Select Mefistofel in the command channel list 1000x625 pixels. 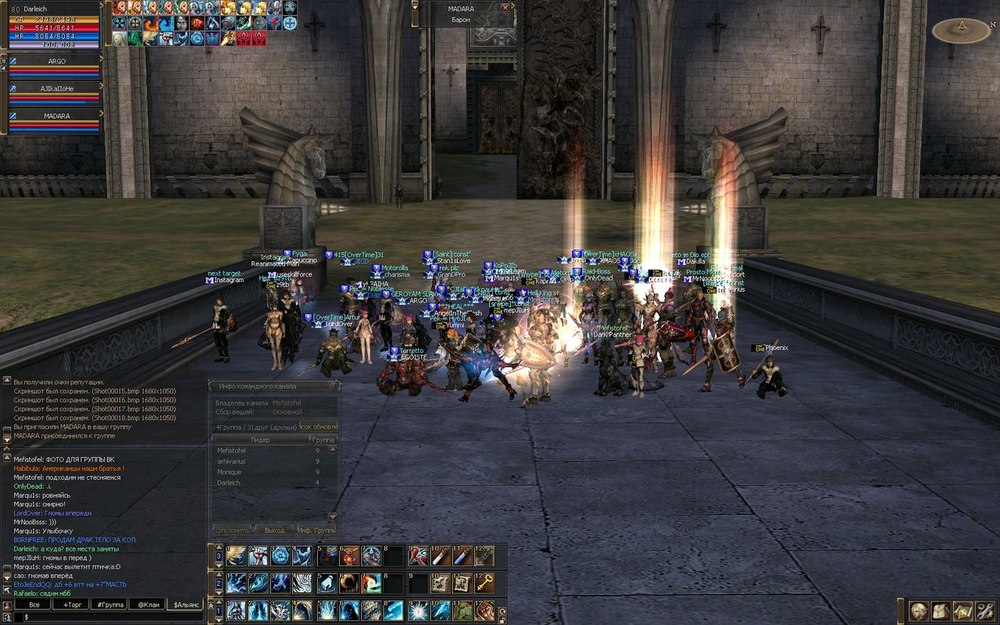pyautogui.click(x=231, y=451)
